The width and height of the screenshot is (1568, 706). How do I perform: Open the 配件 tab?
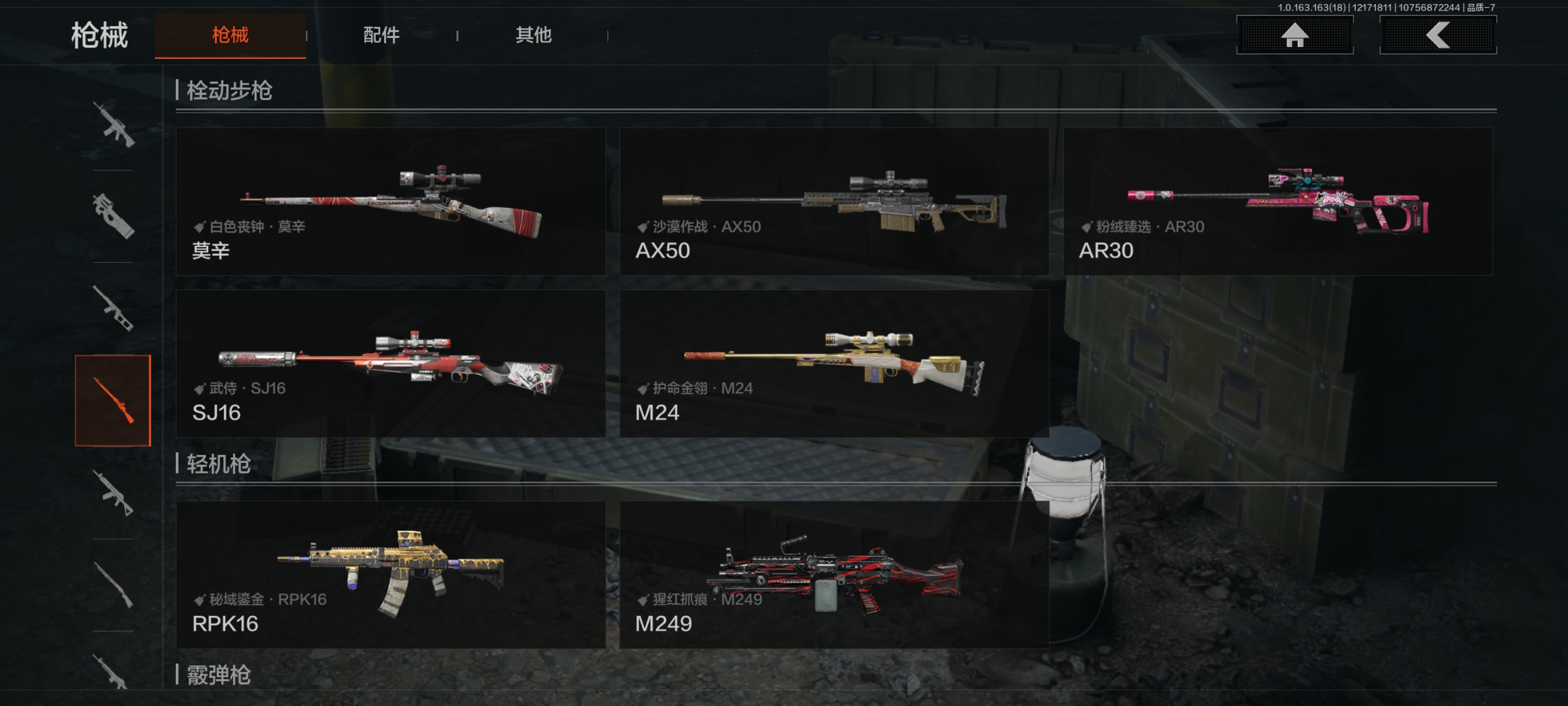[x=381, y=35]
